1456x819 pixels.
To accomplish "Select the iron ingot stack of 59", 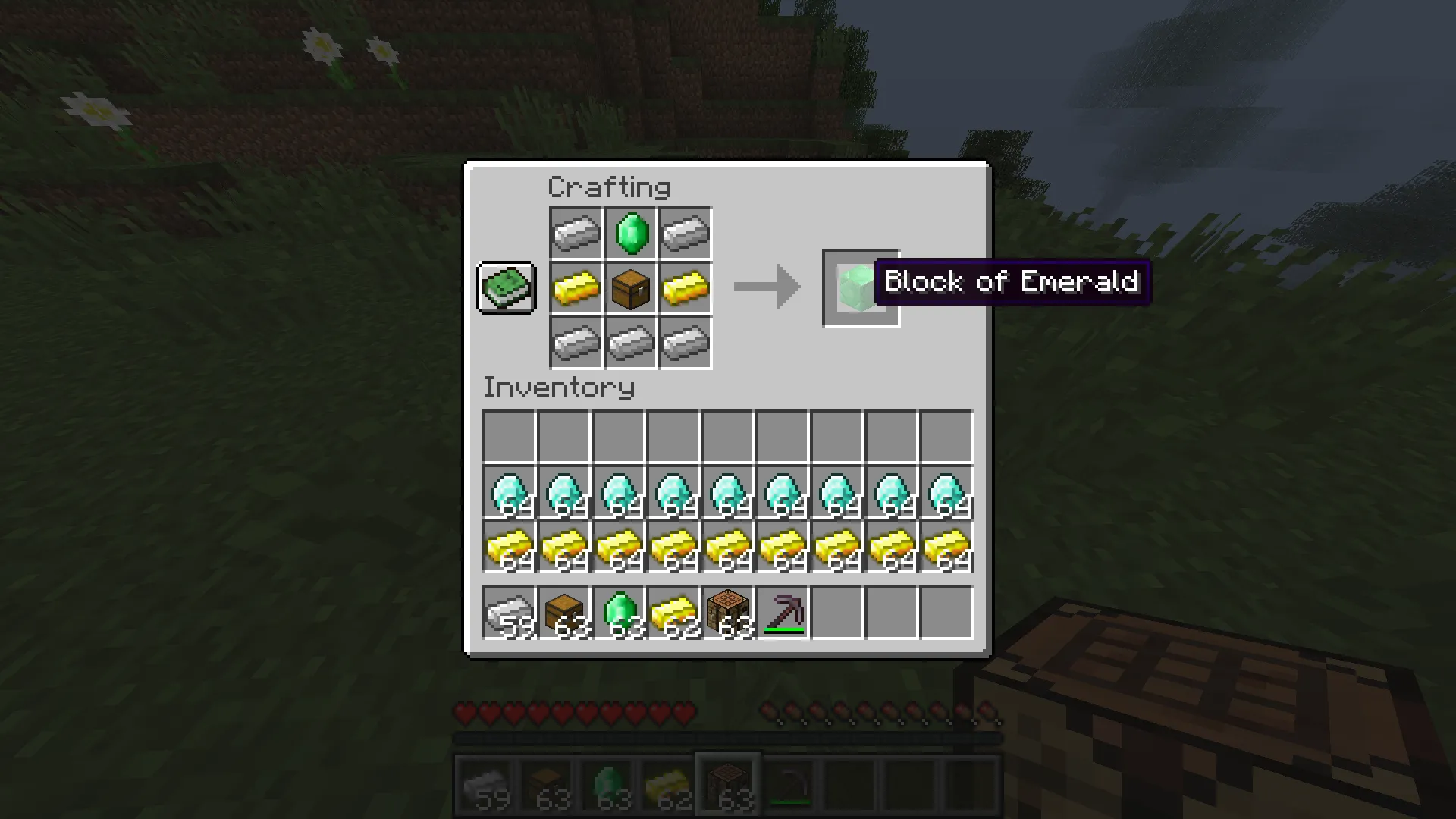I will [510, 613].
